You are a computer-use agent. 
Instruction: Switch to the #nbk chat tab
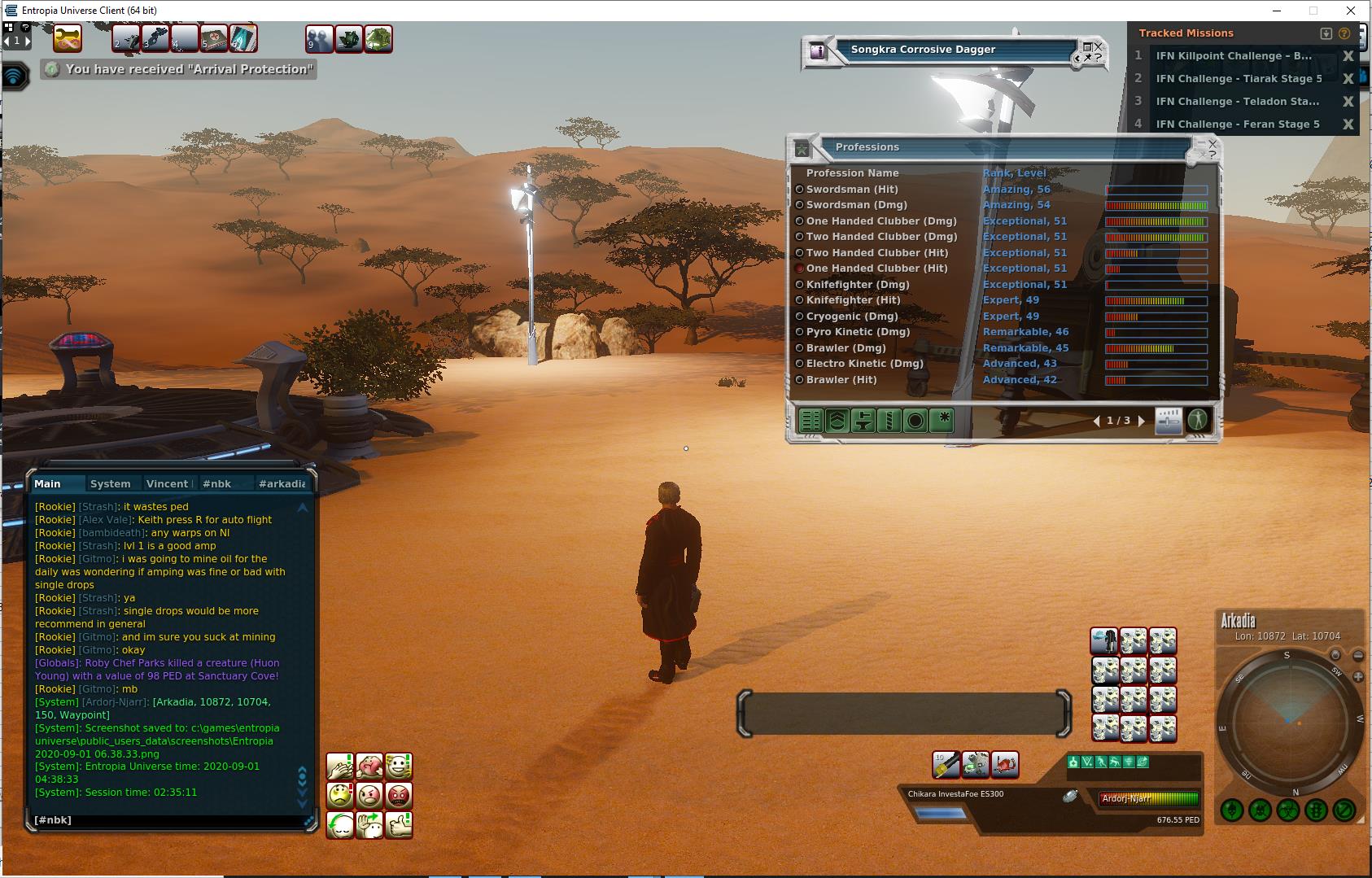tap(216, 483)
